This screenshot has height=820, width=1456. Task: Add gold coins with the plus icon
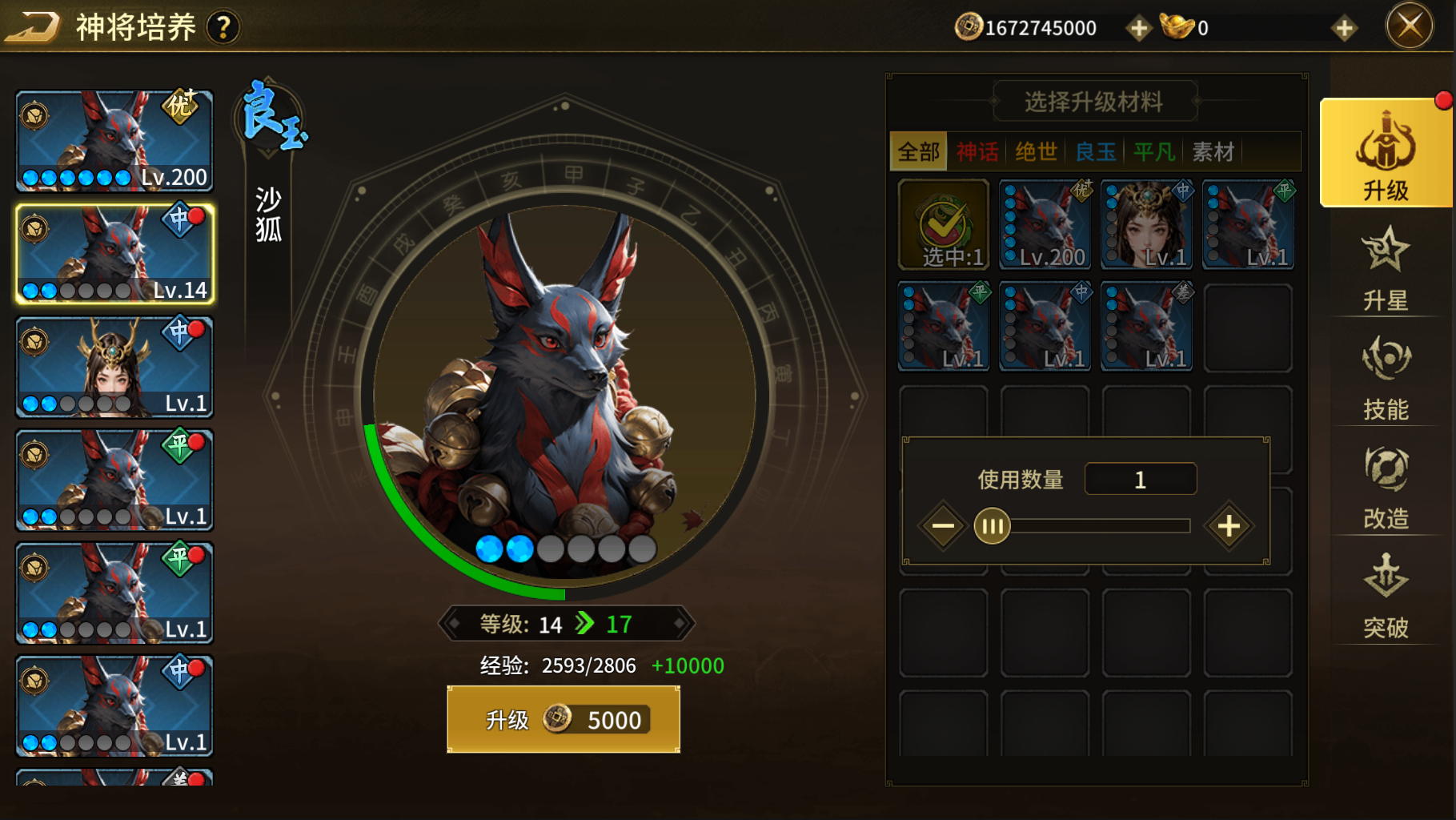pyautogui.click(x=1138, y=28)
